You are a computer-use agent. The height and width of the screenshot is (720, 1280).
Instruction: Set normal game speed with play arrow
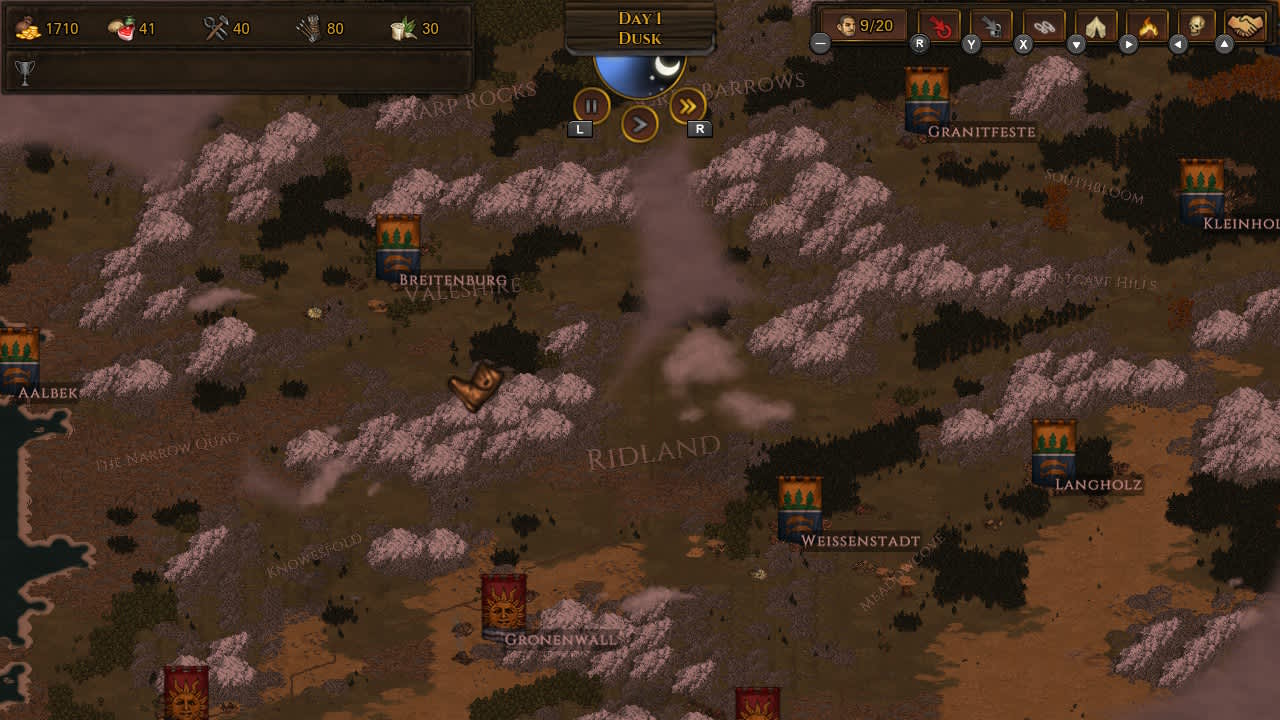pos(640,126)
